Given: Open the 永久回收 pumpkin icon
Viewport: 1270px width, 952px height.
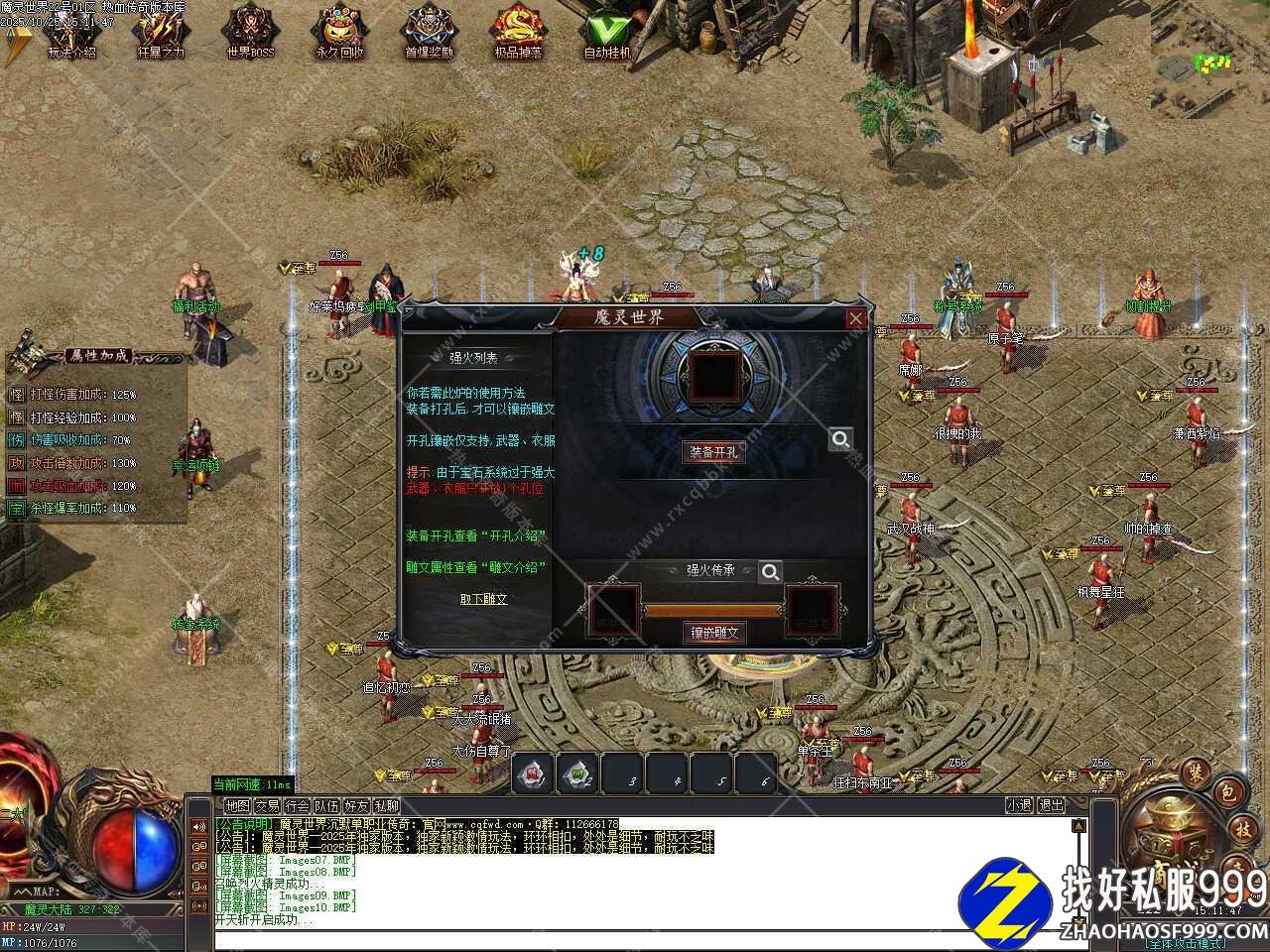Looking at the screenshot, I should 339,32.
